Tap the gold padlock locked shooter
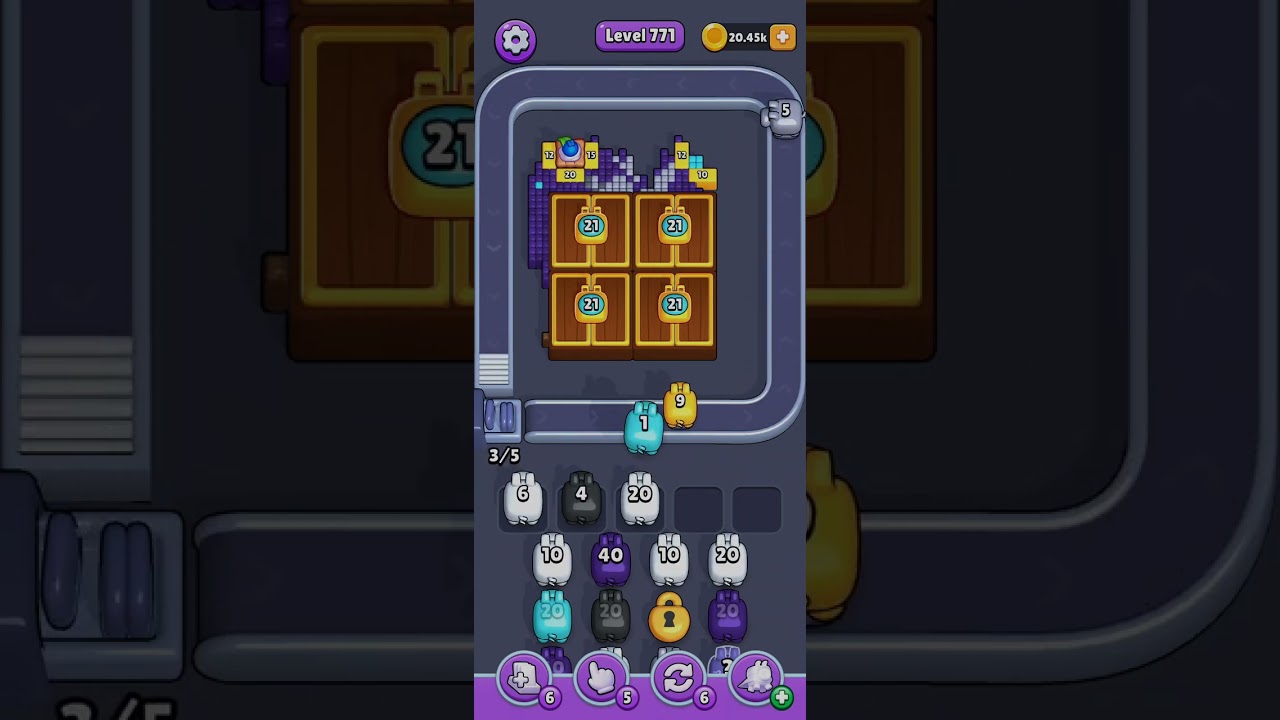 (x=669, y=619)
